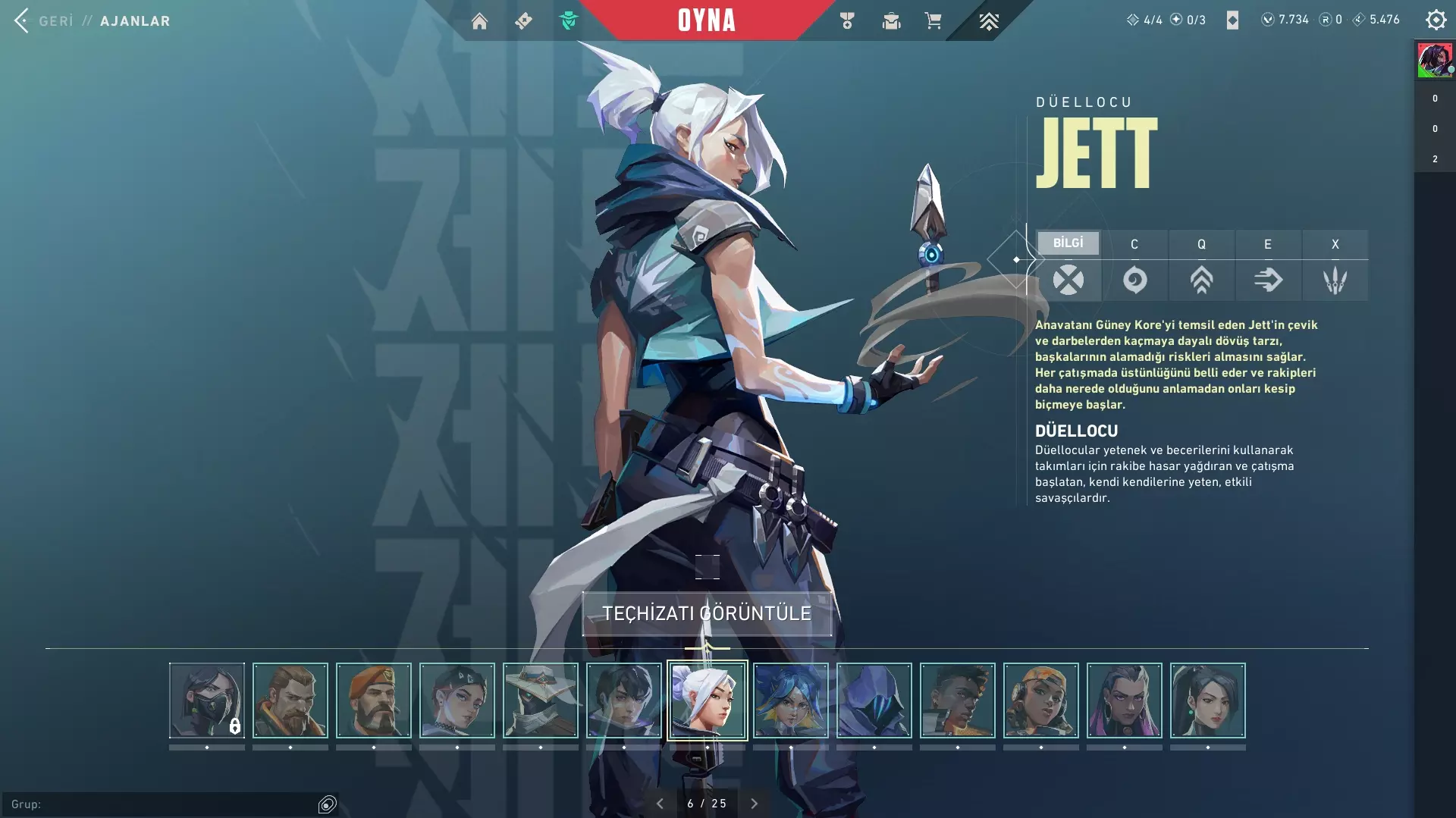Screen dimensions: 1456x818
Task: Pick the blue-and-yellow haired agent portrait
Action: click(791, 700)
